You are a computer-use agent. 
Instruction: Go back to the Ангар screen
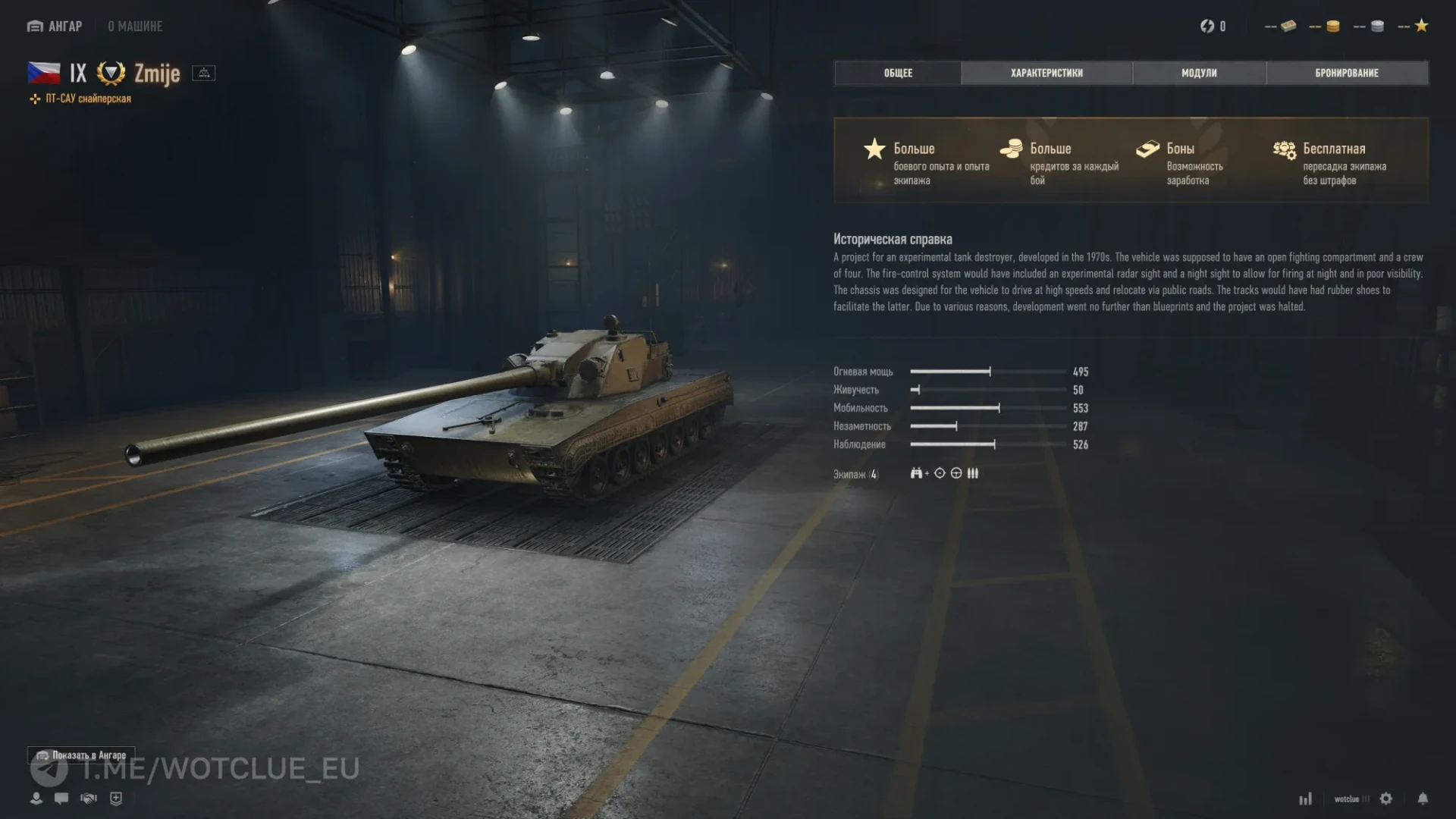coord(55,27)
